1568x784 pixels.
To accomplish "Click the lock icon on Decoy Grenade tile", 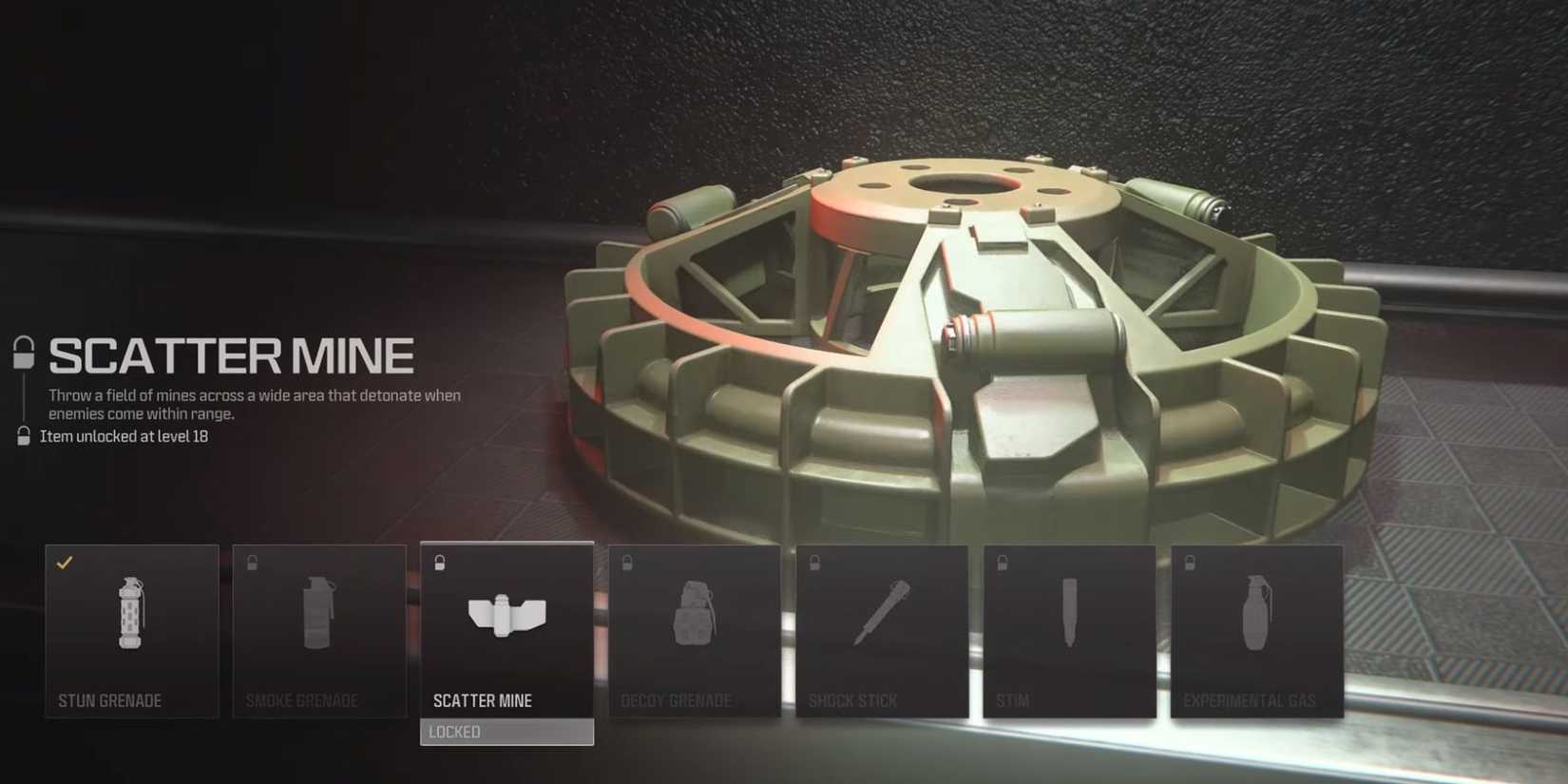I will tap(626, 561).
